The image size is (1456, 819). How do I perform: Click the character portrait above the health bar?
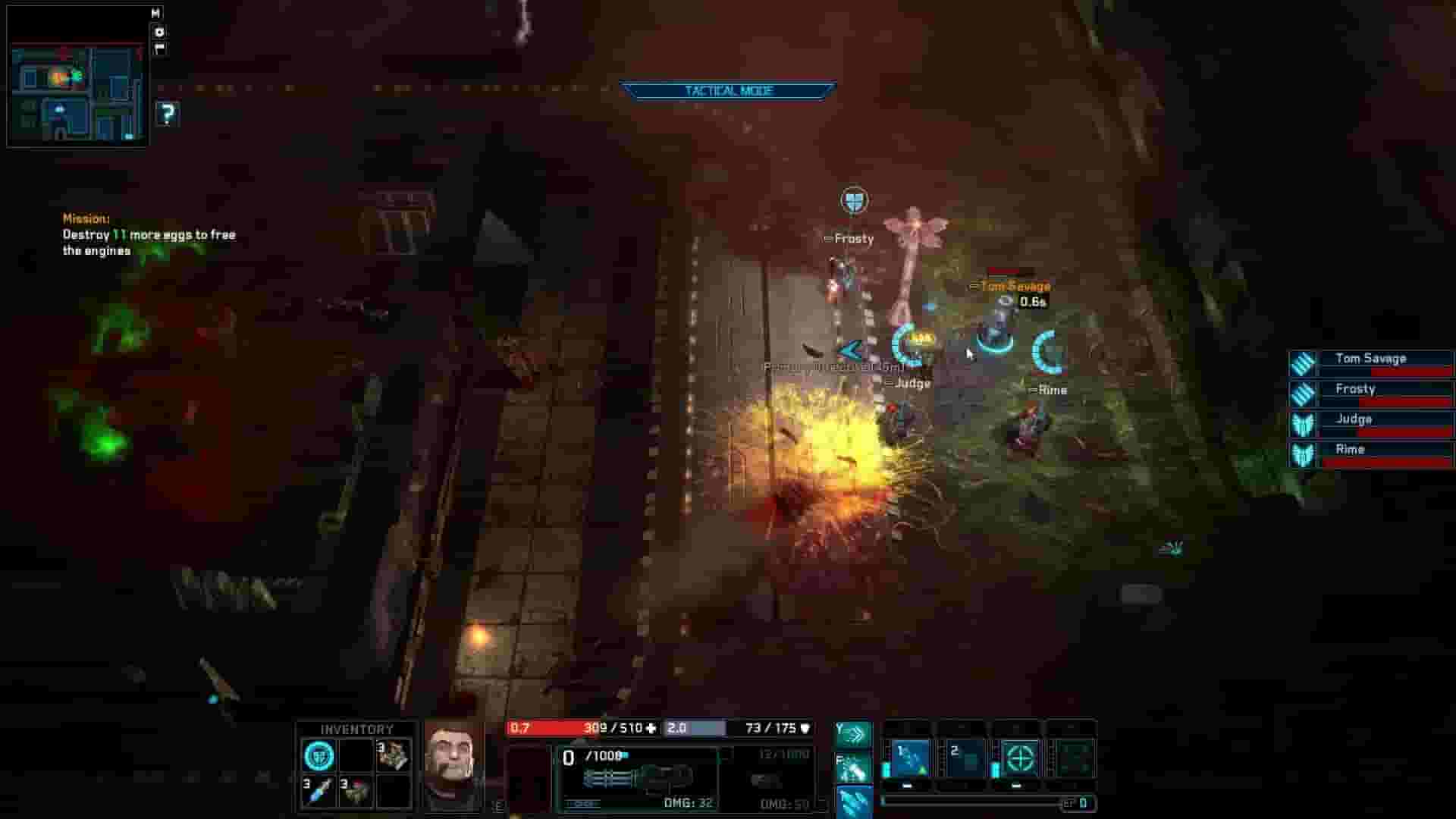(455, 762)
